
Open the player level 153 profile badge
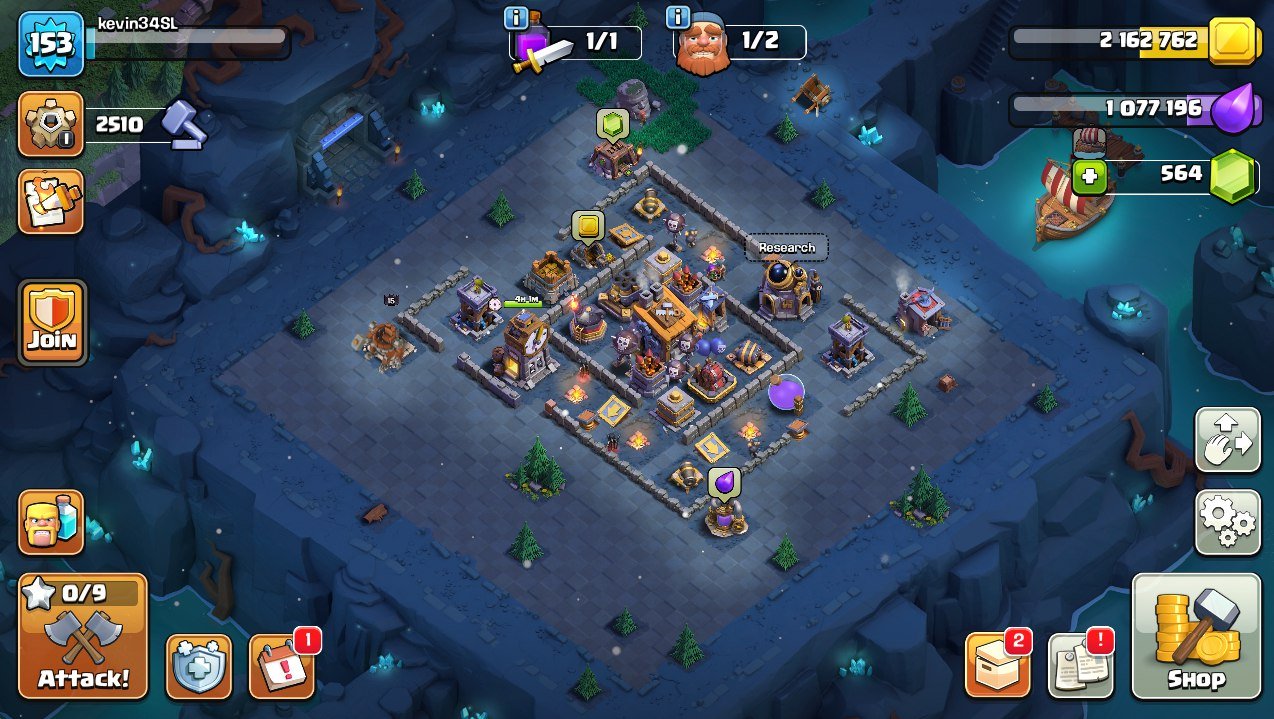pos(50,45)
